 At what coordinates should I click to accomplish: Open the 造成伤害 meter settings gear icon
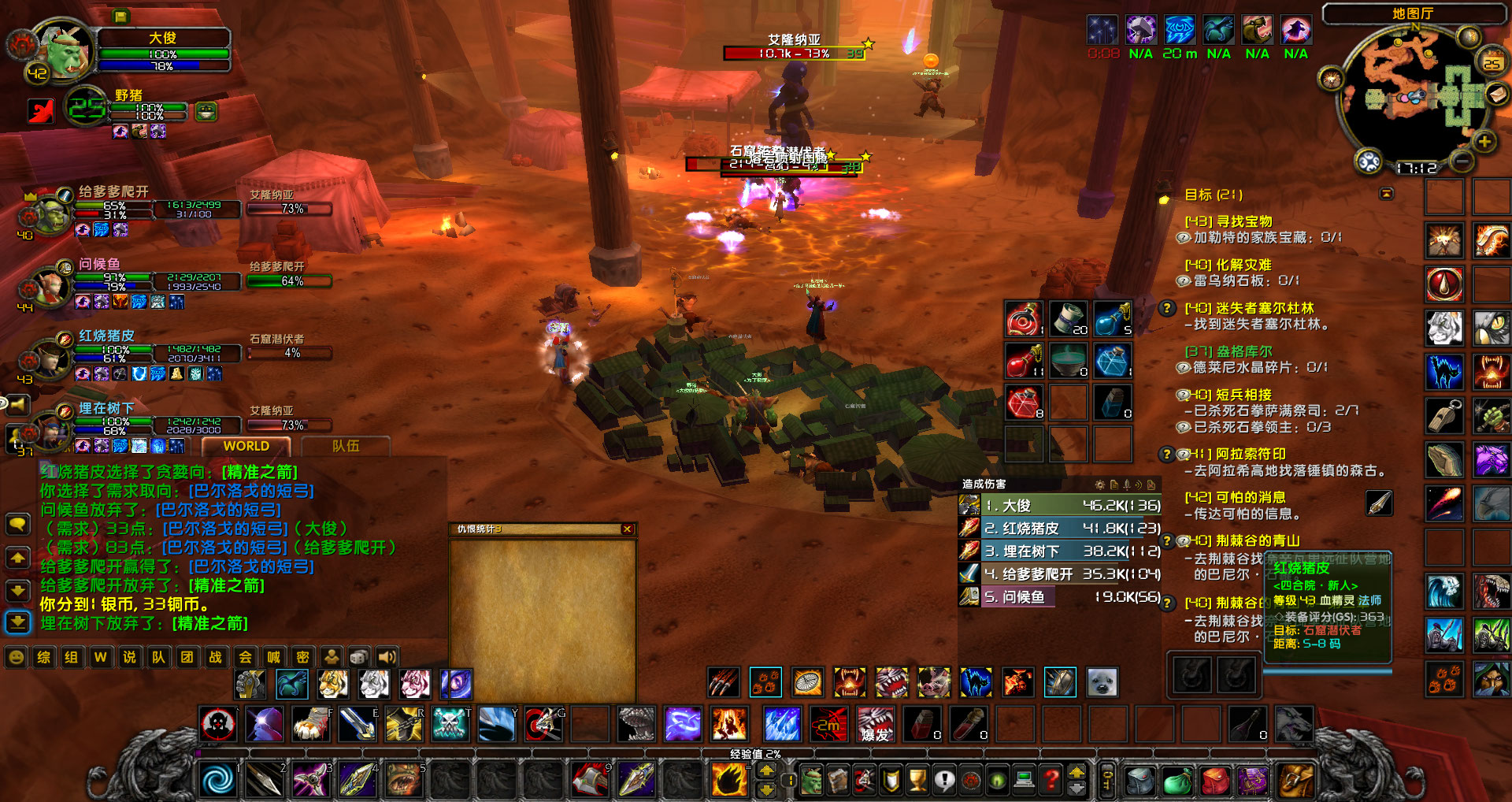[1100, 484]
